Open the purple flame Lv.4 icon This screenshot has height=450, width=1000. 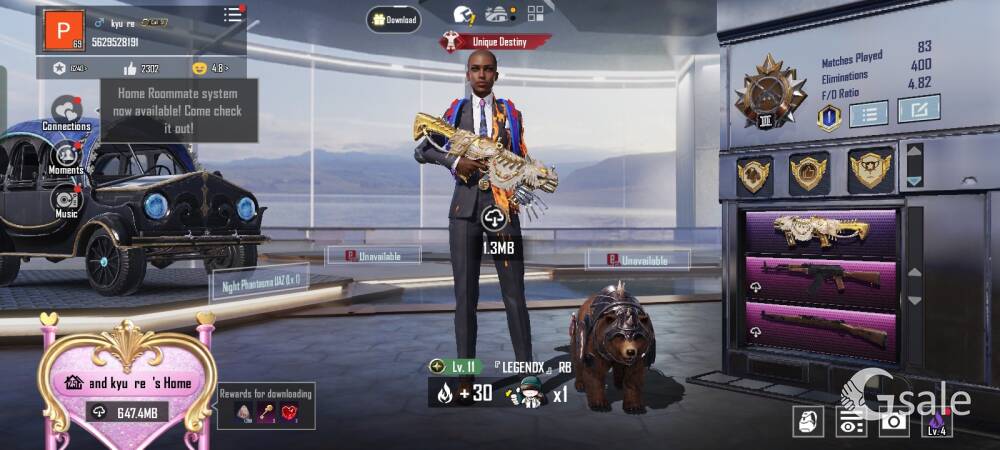click(936, 422)
